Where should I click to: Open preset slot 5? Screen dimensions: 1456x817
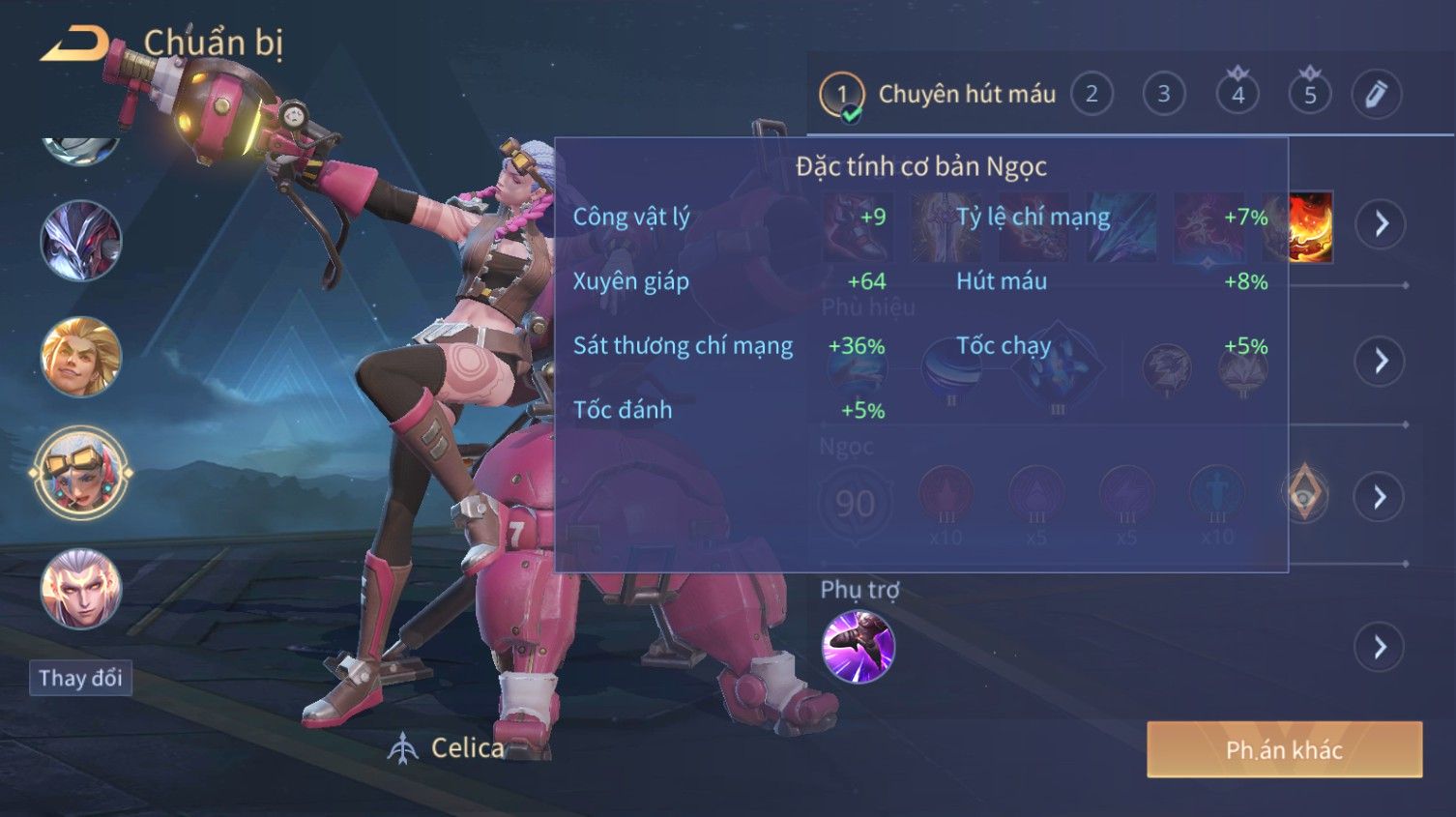1310,95
